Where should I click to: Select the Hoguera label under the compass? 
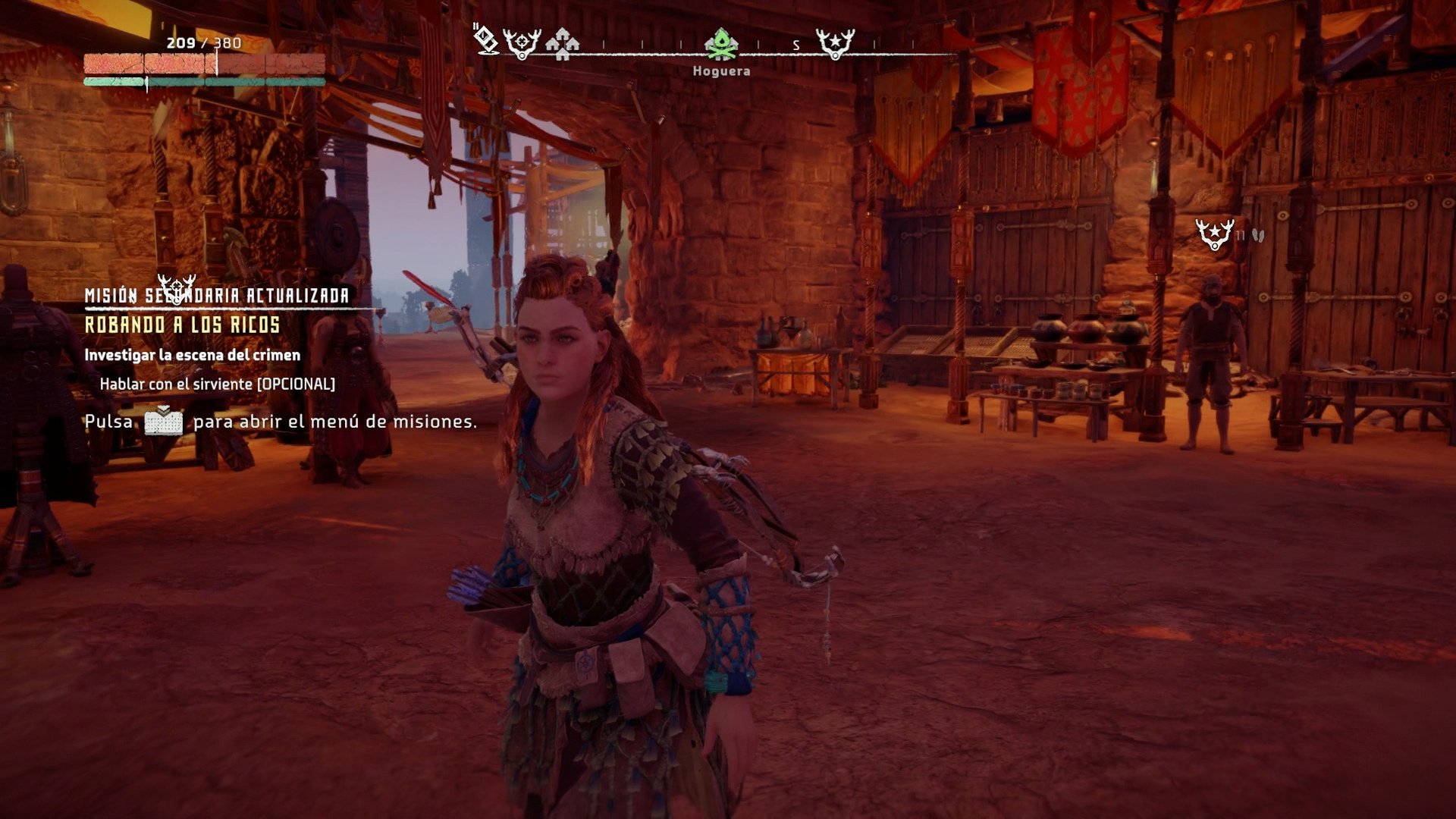pos(721,71)
